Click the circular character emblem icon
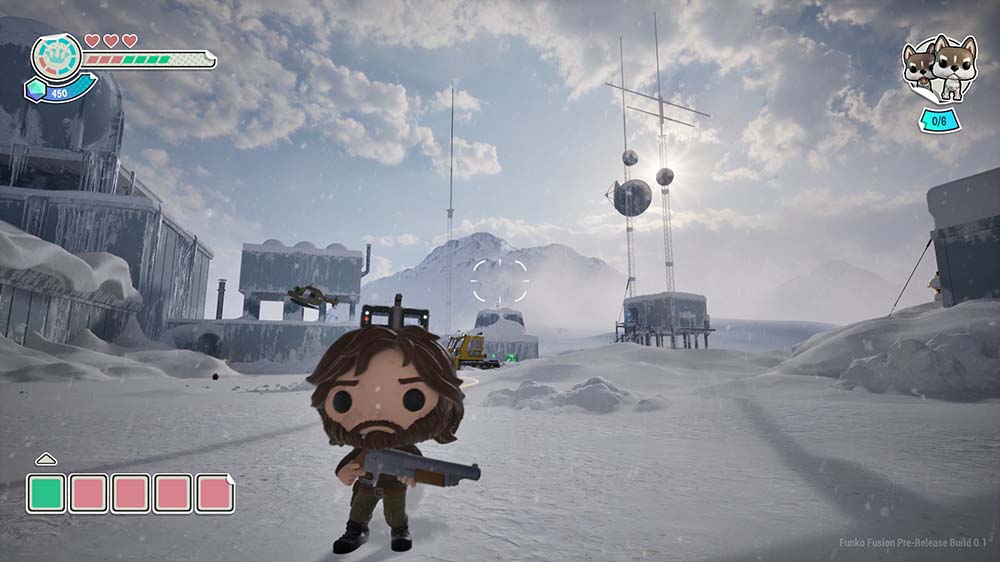1000x562 pixels. (56, 57)
